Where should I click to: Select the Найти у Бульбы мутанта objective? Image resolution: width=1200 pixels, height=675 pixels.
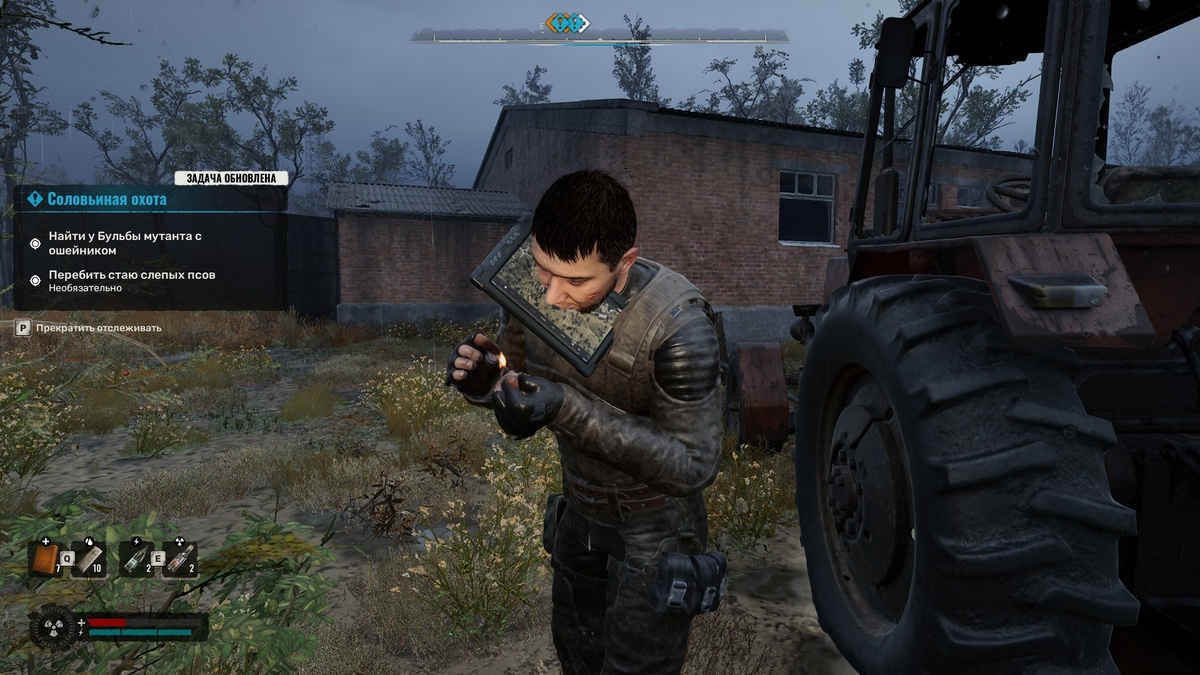[x=125, y=242]
